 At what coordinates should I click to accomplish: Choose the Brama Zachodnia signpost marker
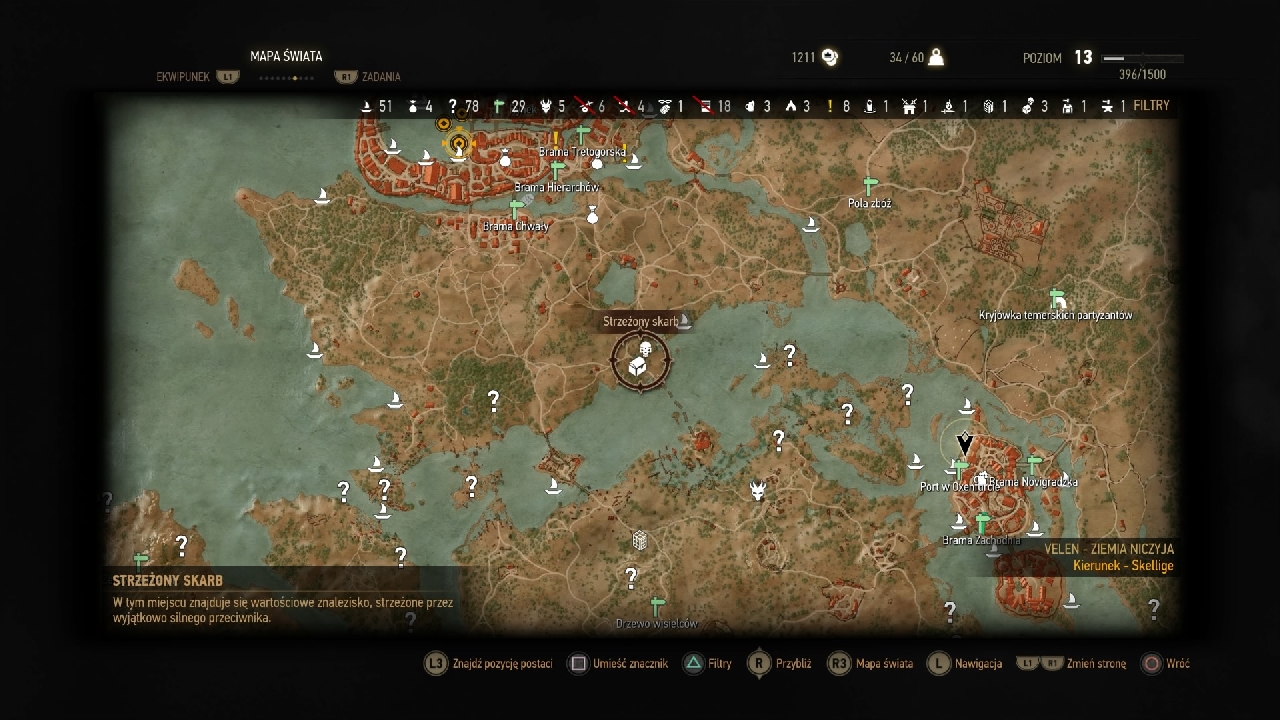pos(982,523)
